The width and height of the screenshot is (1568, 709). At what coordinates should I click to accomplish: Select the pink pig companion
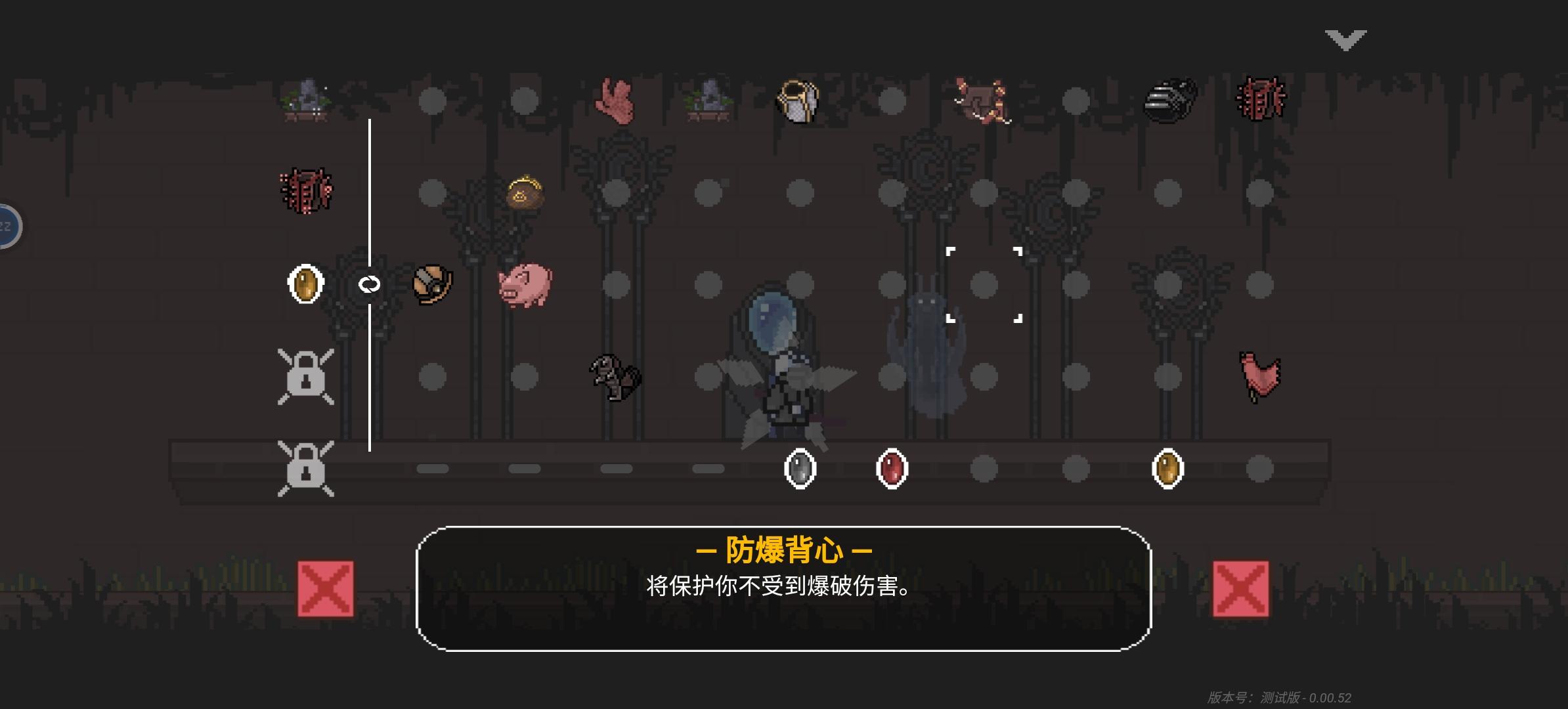[525, 285]
